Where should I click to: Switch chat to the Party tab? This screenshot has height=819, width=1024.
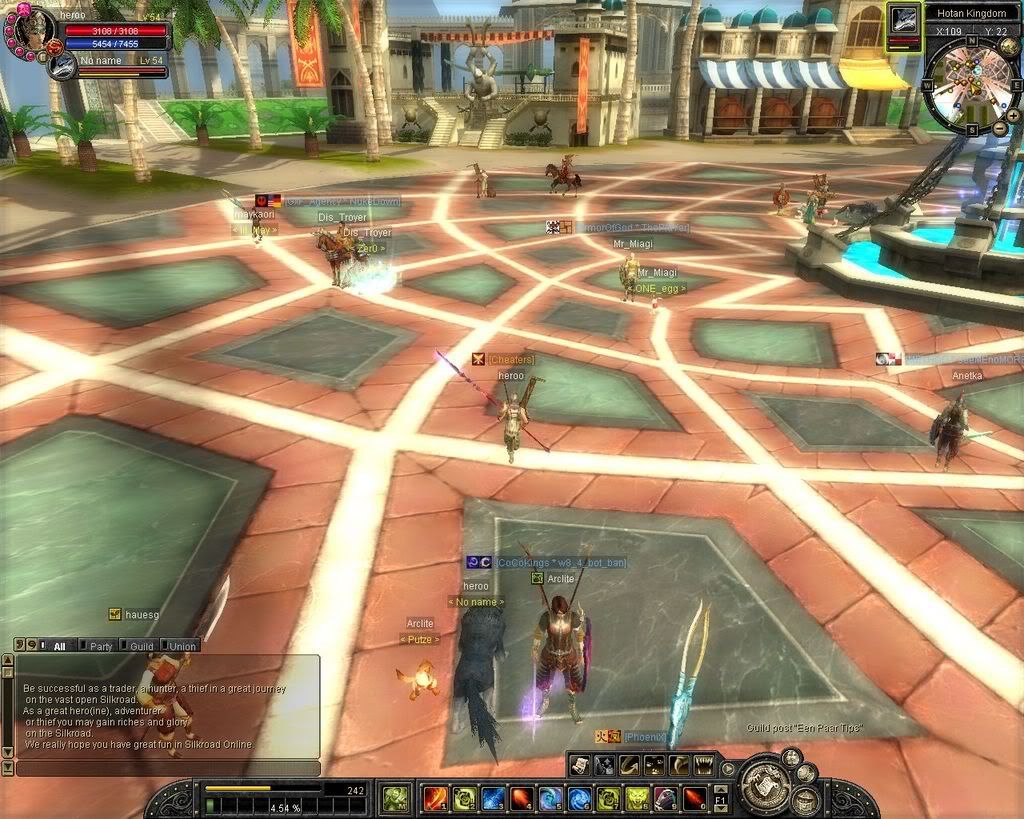[x=98, y=646]
